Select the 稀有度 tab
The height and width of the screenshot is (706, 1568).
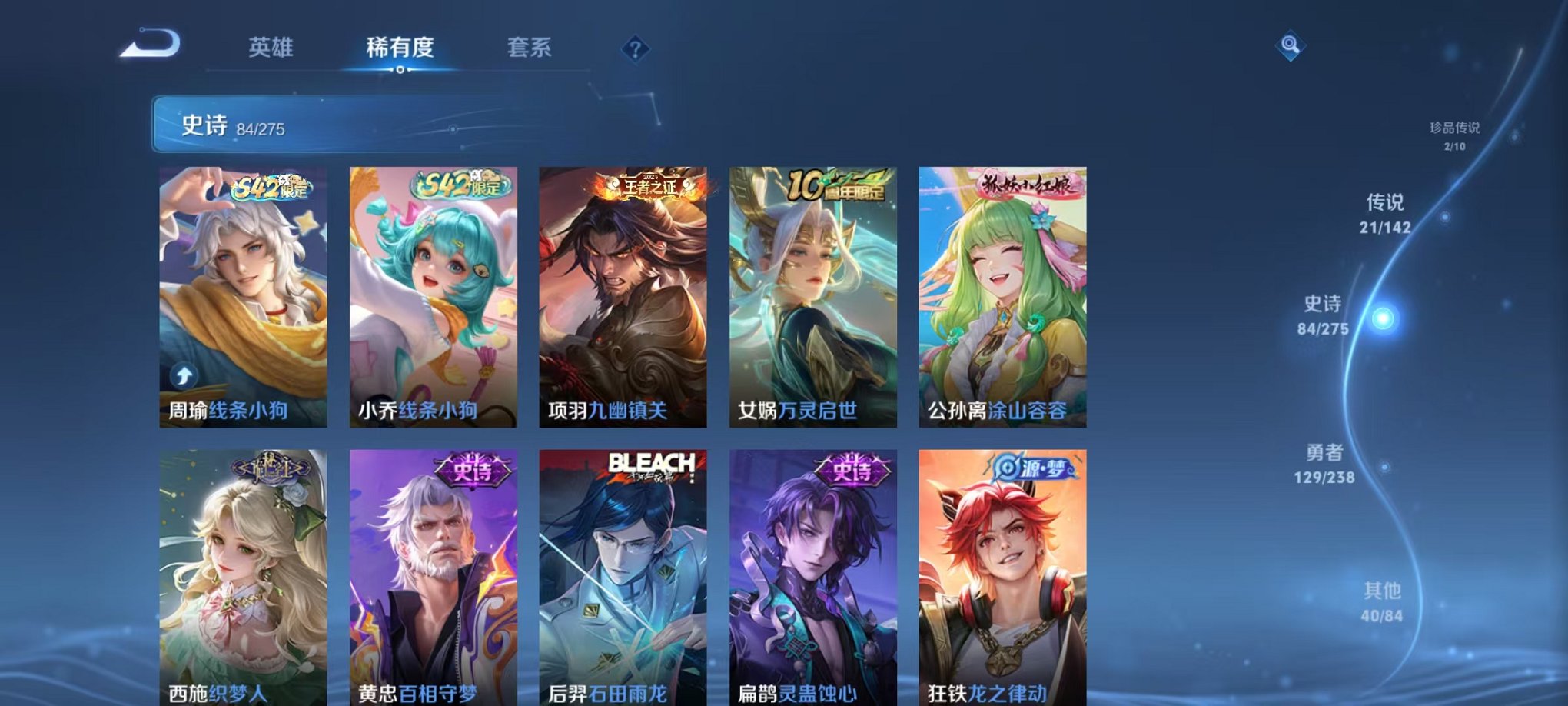[400, 48]
